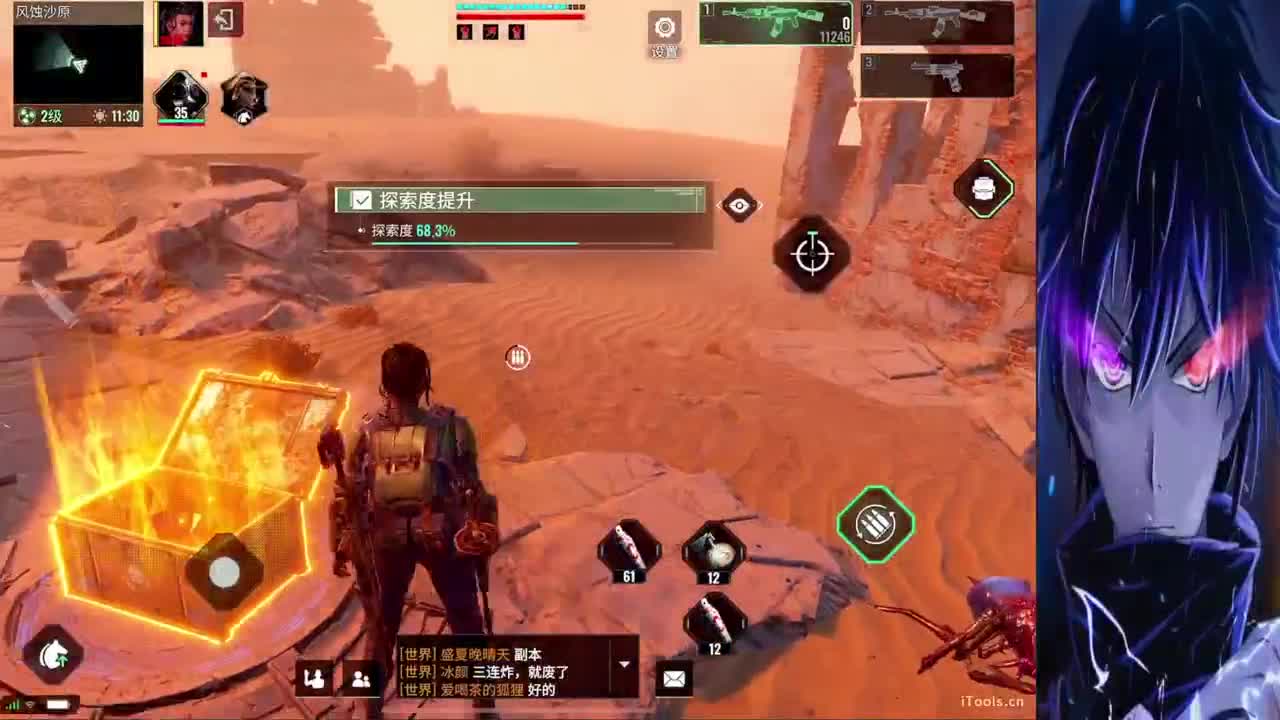
Task: Open the backpack icon at top right
Action: click(984, 190)
